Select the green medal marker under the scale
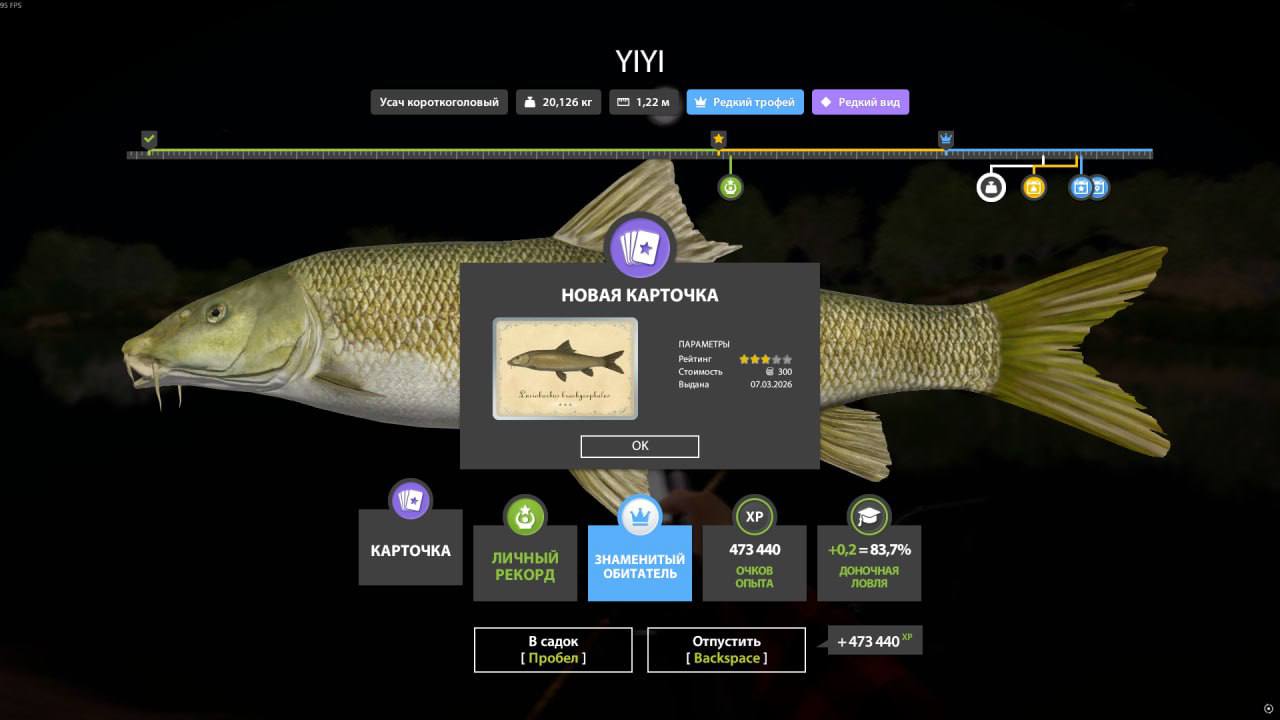Screen dimensions: 1280x720 [x=730, y=187]
